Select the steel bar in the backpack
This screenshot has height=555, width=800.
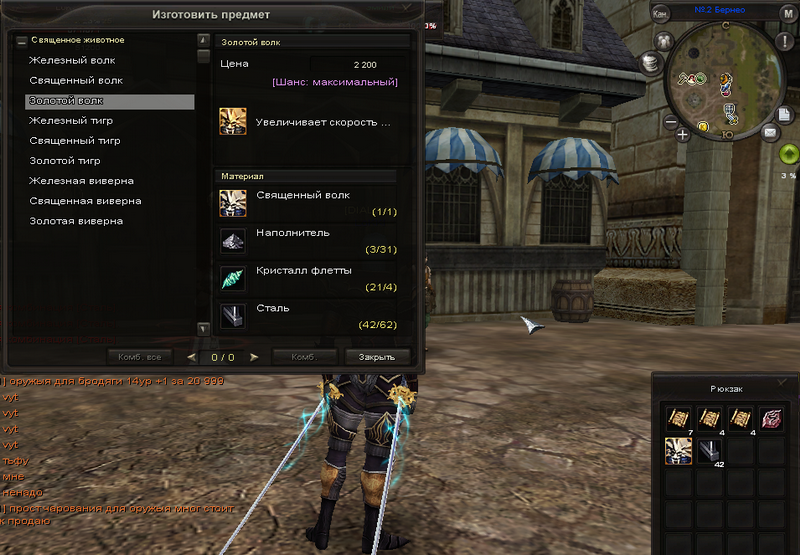[710, 452]
